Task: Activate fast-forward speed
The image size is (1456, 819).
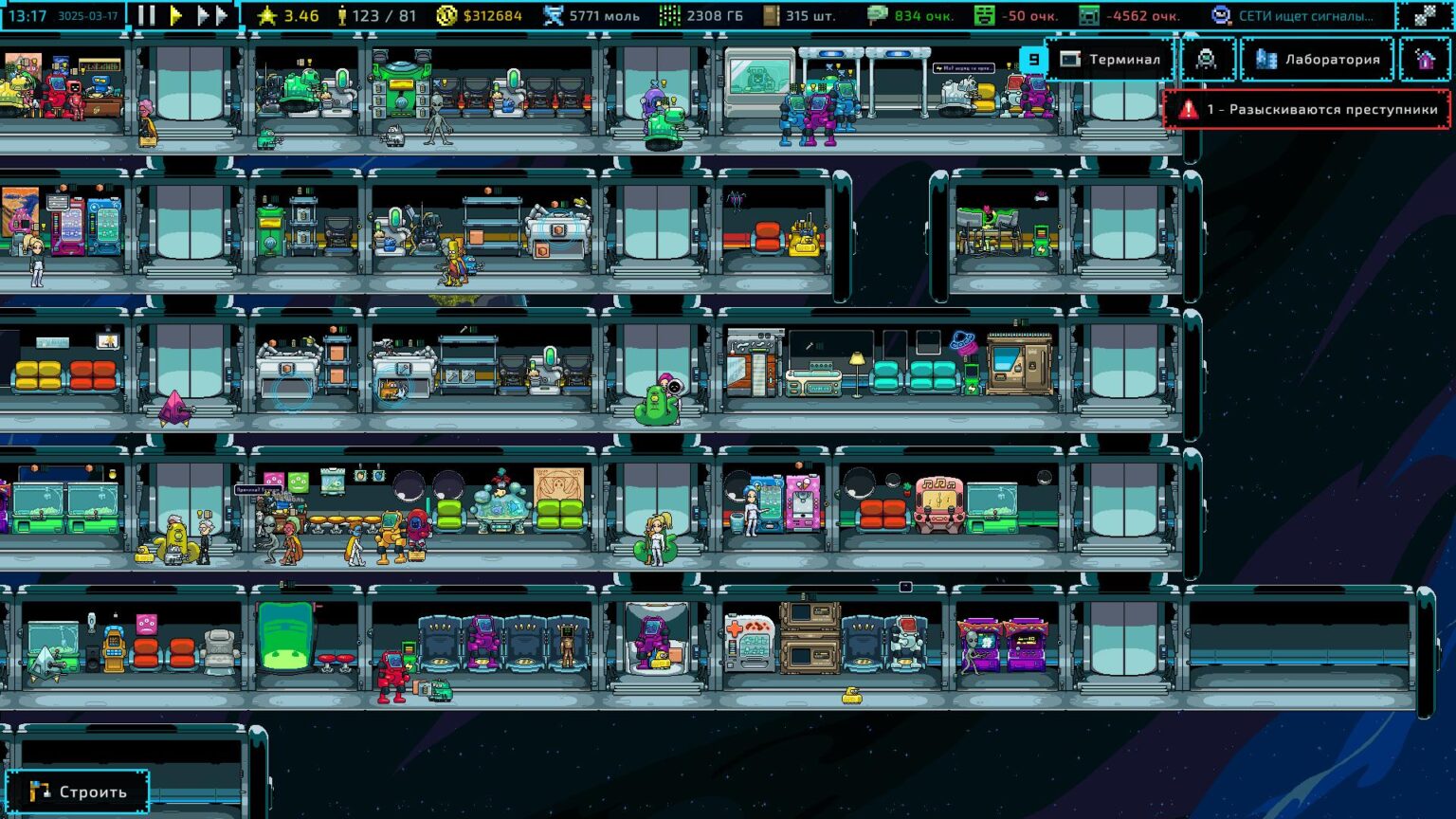Action: pyautogui.click(x=212, y=15)
